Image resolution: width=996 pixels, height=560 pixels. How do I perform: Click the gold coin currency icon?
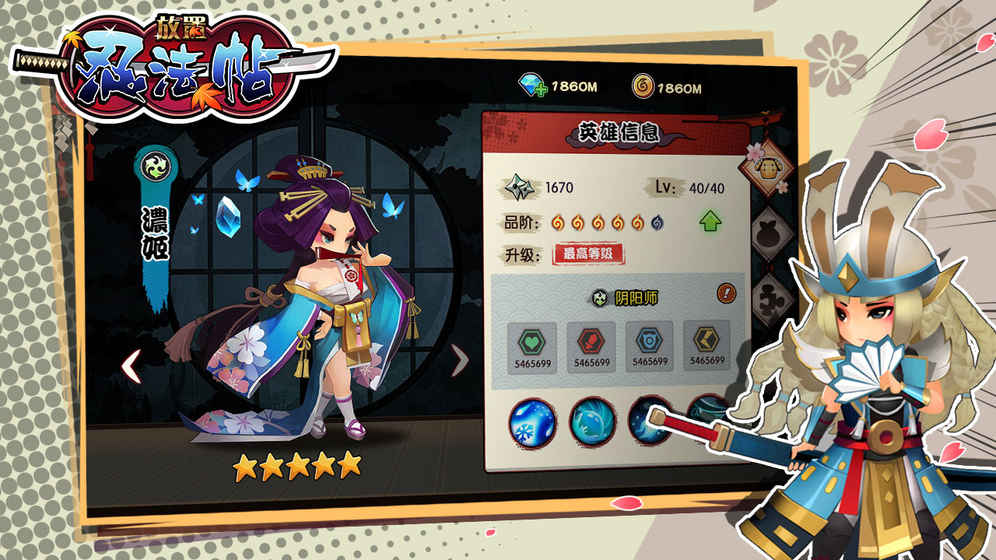pyautogui.click(x=644, y=88)
